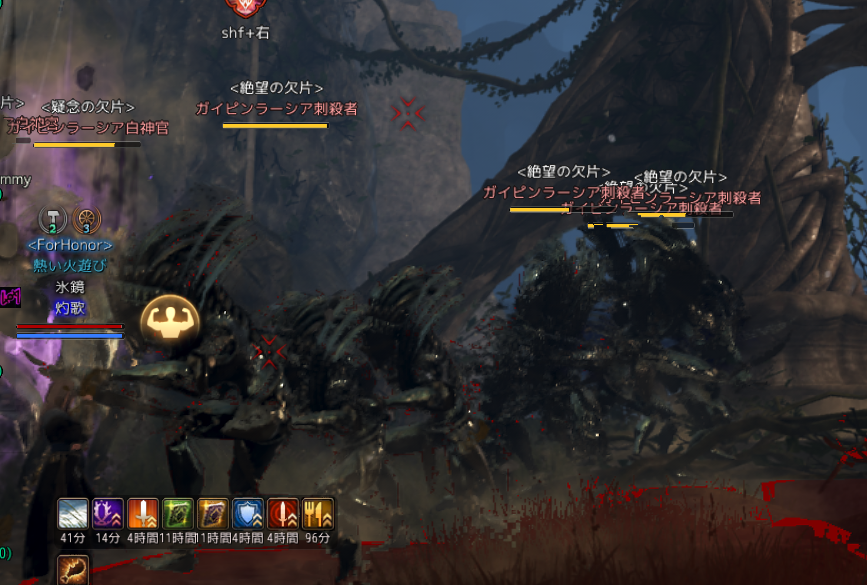Screen dimensions: 867x585
Task: Select the wind-swept grass buff icon
Action: click(73, 513)
